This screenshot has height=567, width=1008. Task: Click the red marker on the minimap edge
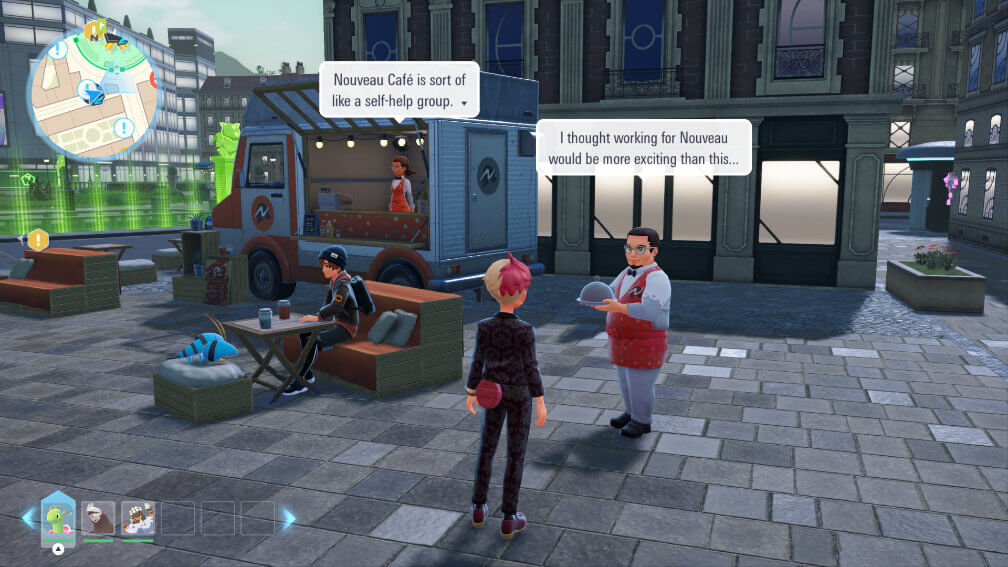155,80
